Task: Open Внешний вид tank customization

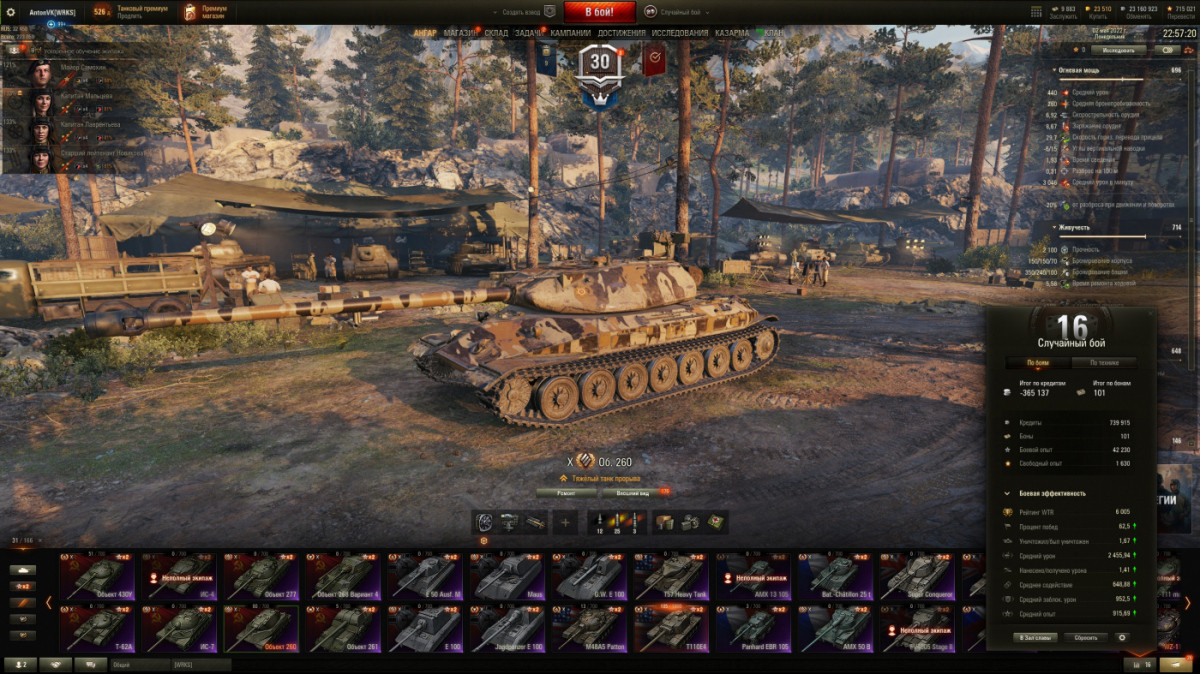Action: pos(633,493)
